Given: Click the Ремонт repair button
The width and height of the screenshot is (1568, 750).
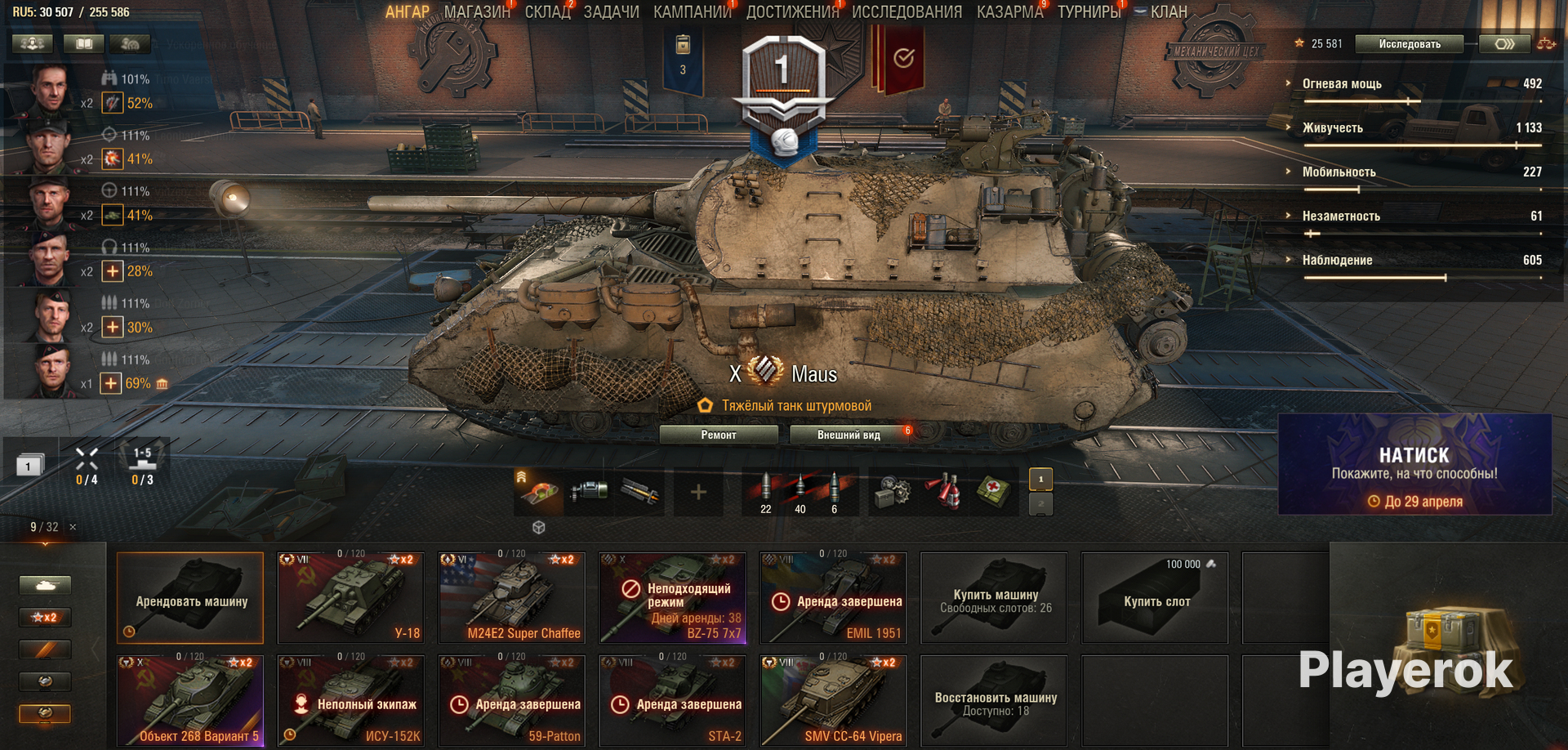Looking at the screenshot, I should pyautogui.click(x=718, y=435).
